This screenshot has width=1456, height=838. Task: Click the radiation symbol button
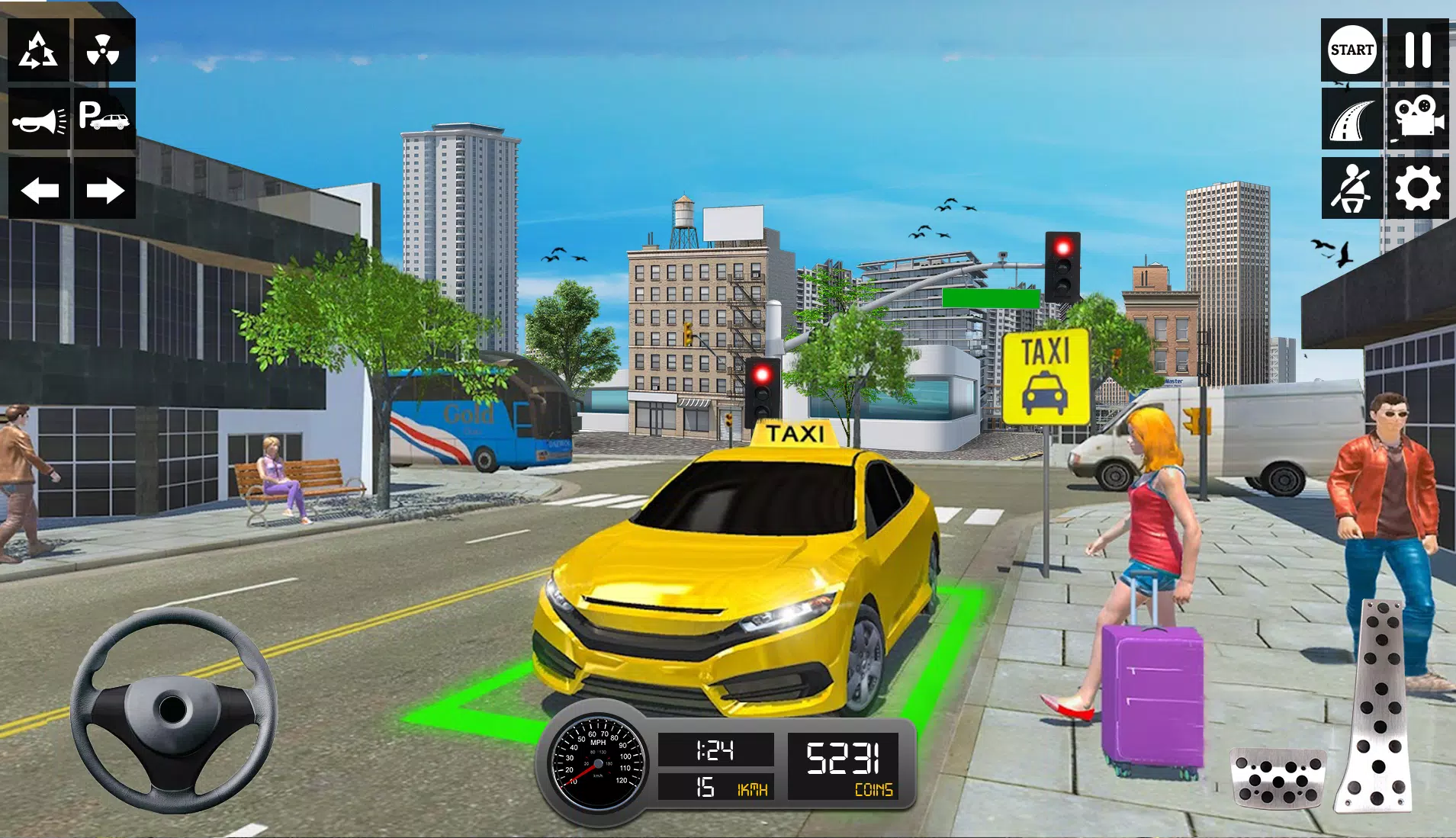coord(103,50)
